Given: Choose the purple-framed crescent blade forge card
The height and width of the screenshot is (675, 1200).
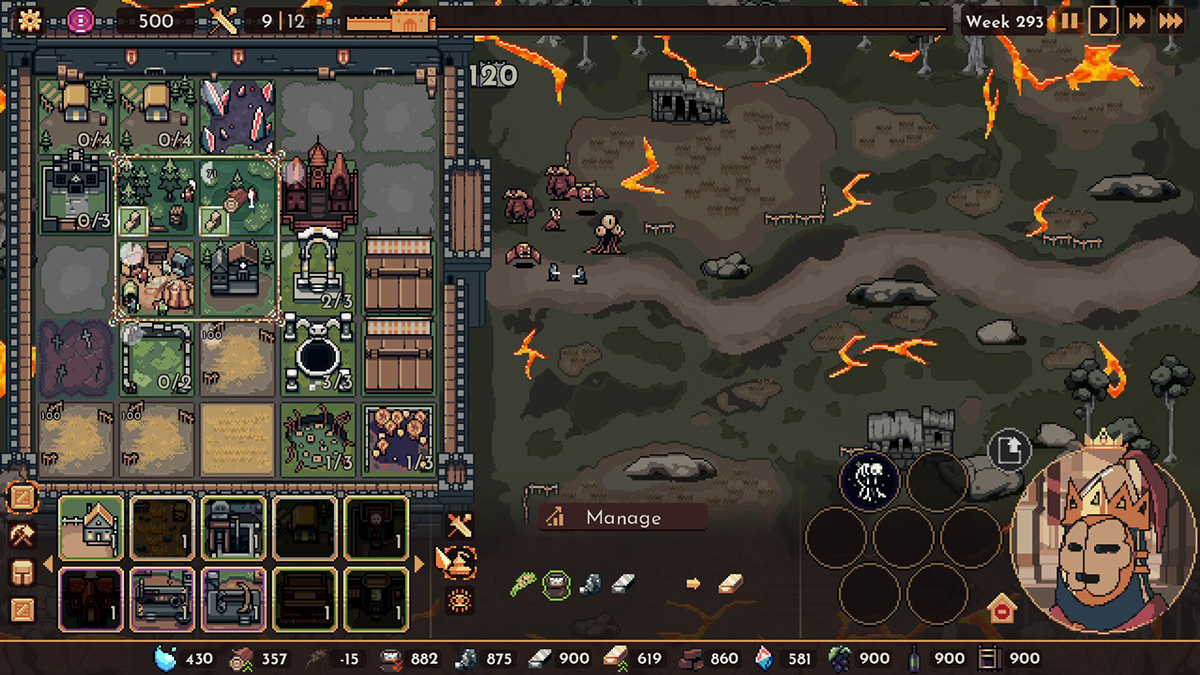Looking at the screenshot, I should pos(234,600).
